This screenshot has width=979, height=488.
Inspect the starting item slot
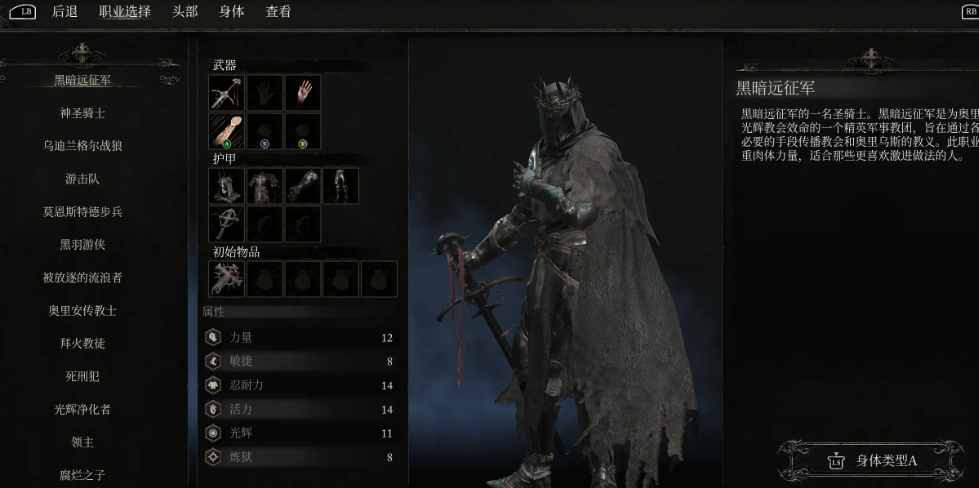tap(226, 279)
